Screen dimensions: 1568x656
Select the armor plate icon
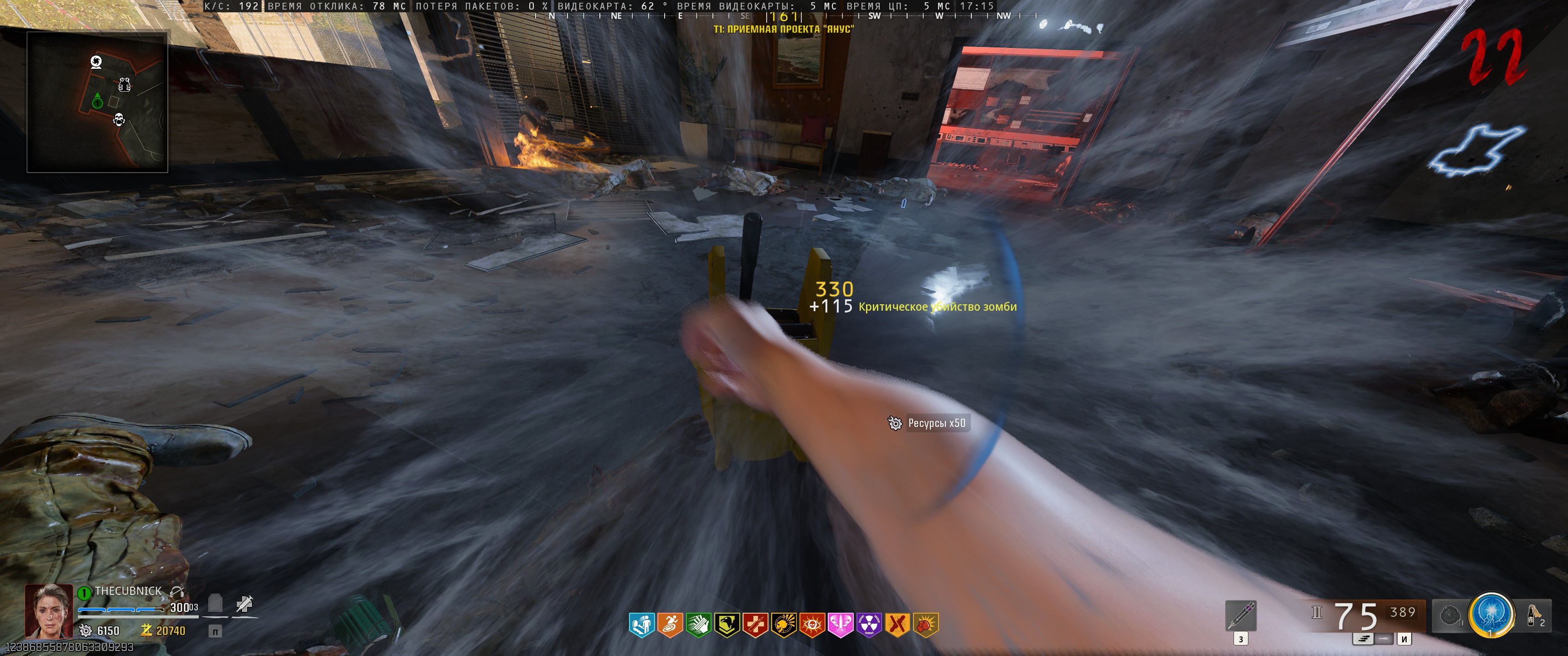pos(215,603)
